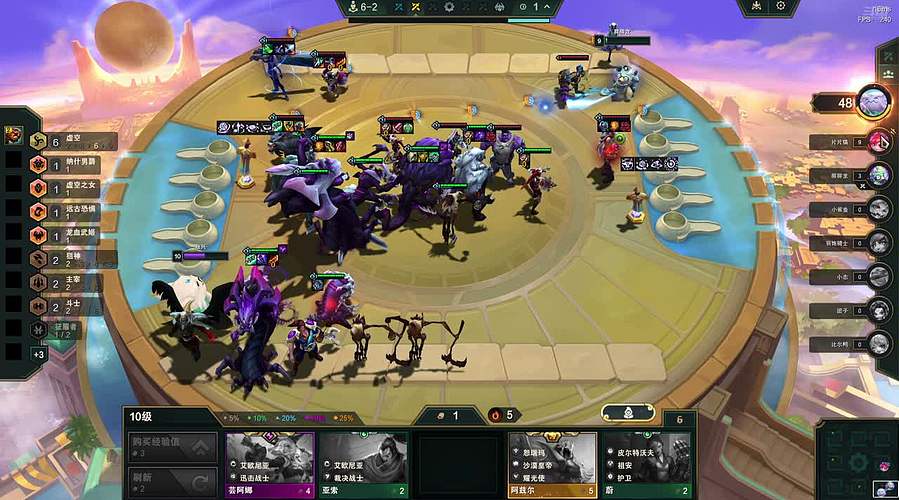View the top player with 48 health
The image size is (899, 500).
pyautogui.click(x=872, y=102)
